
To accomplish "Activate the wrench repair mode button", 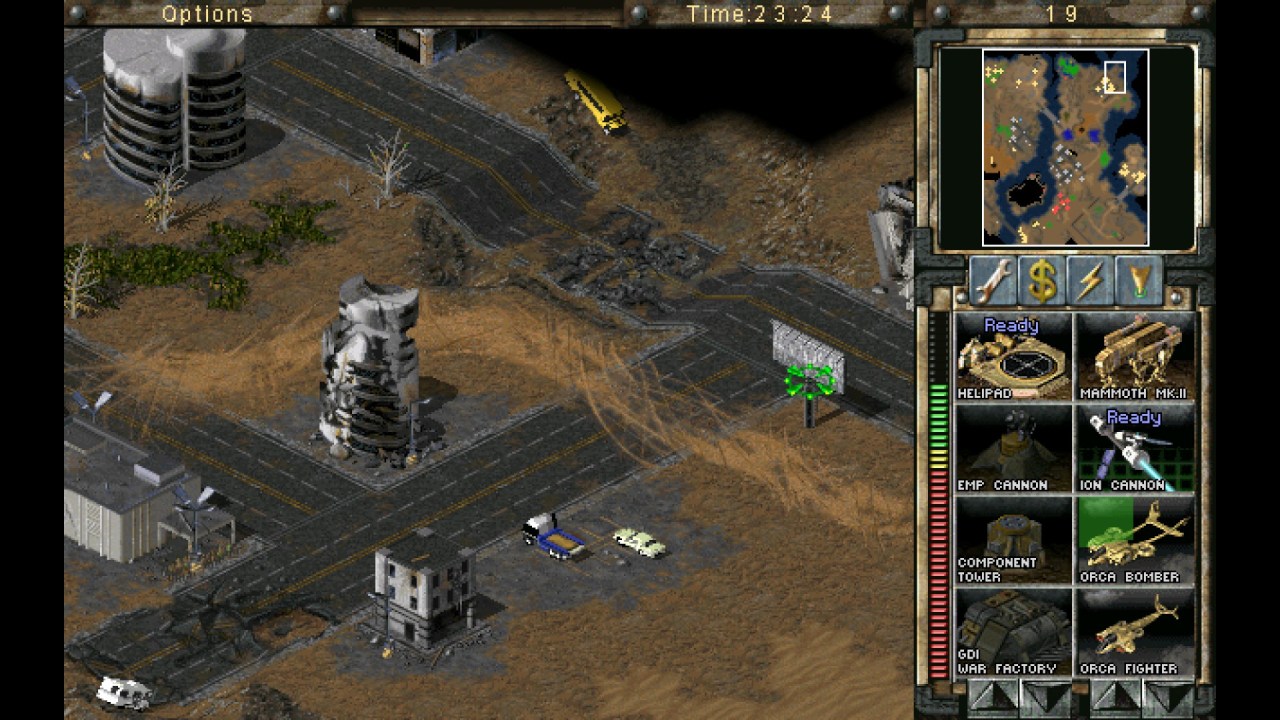I will pos(993,281).
